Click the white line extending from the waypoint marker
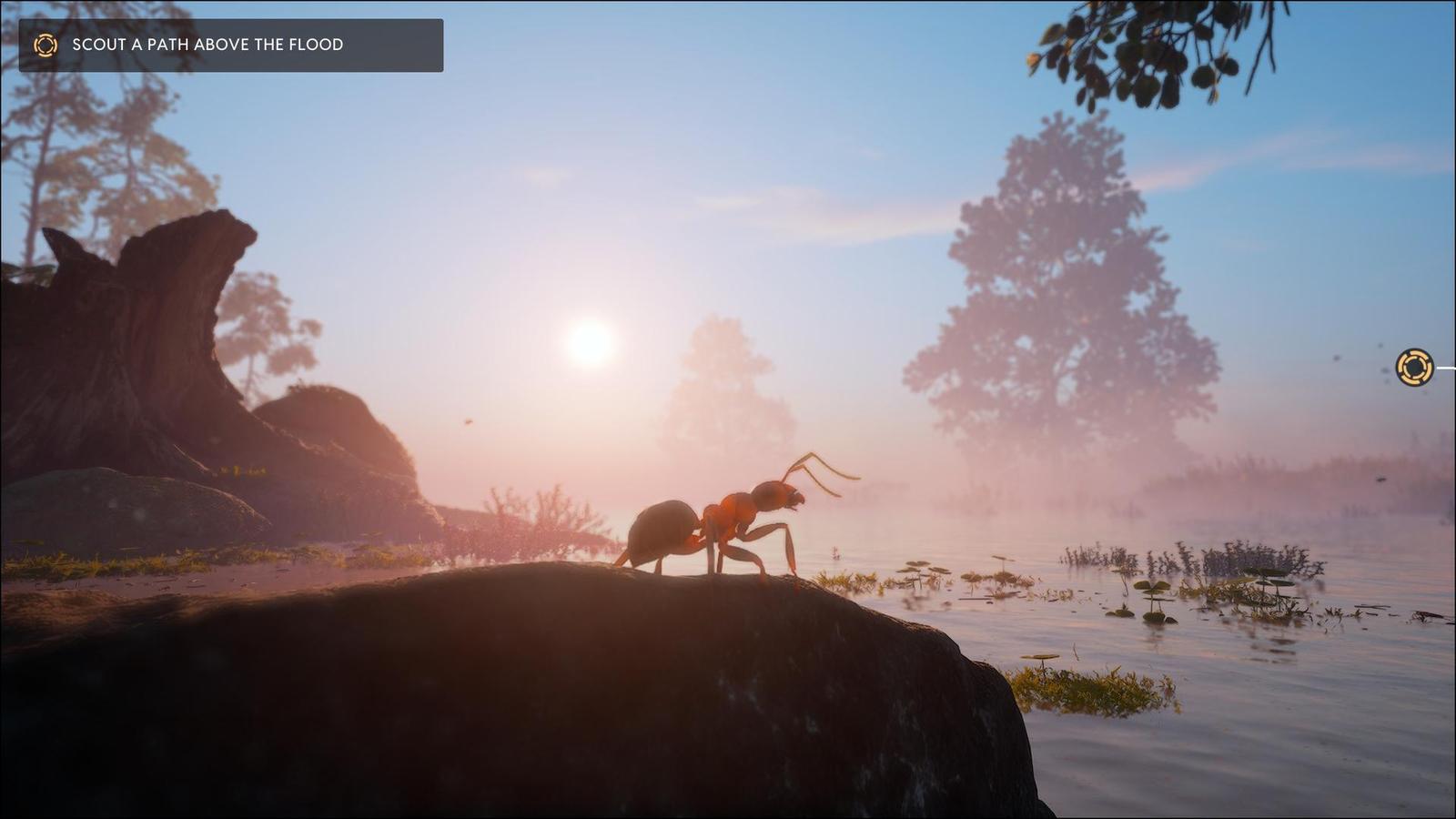The image size is (1456, 819). (1445, 368)
